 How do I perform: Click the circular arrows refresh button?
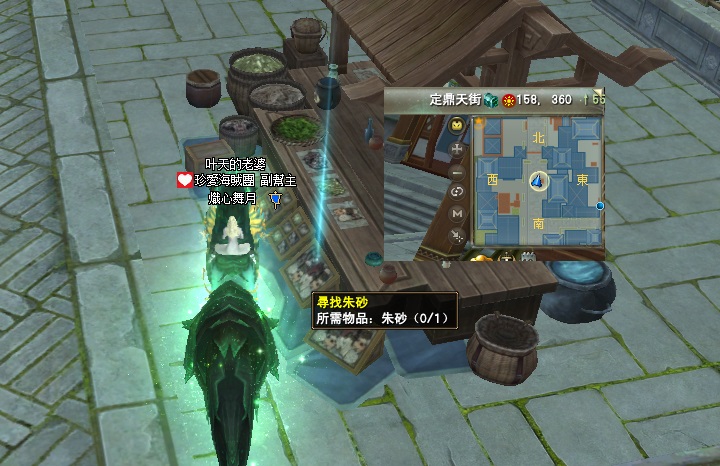pos(457,191)
